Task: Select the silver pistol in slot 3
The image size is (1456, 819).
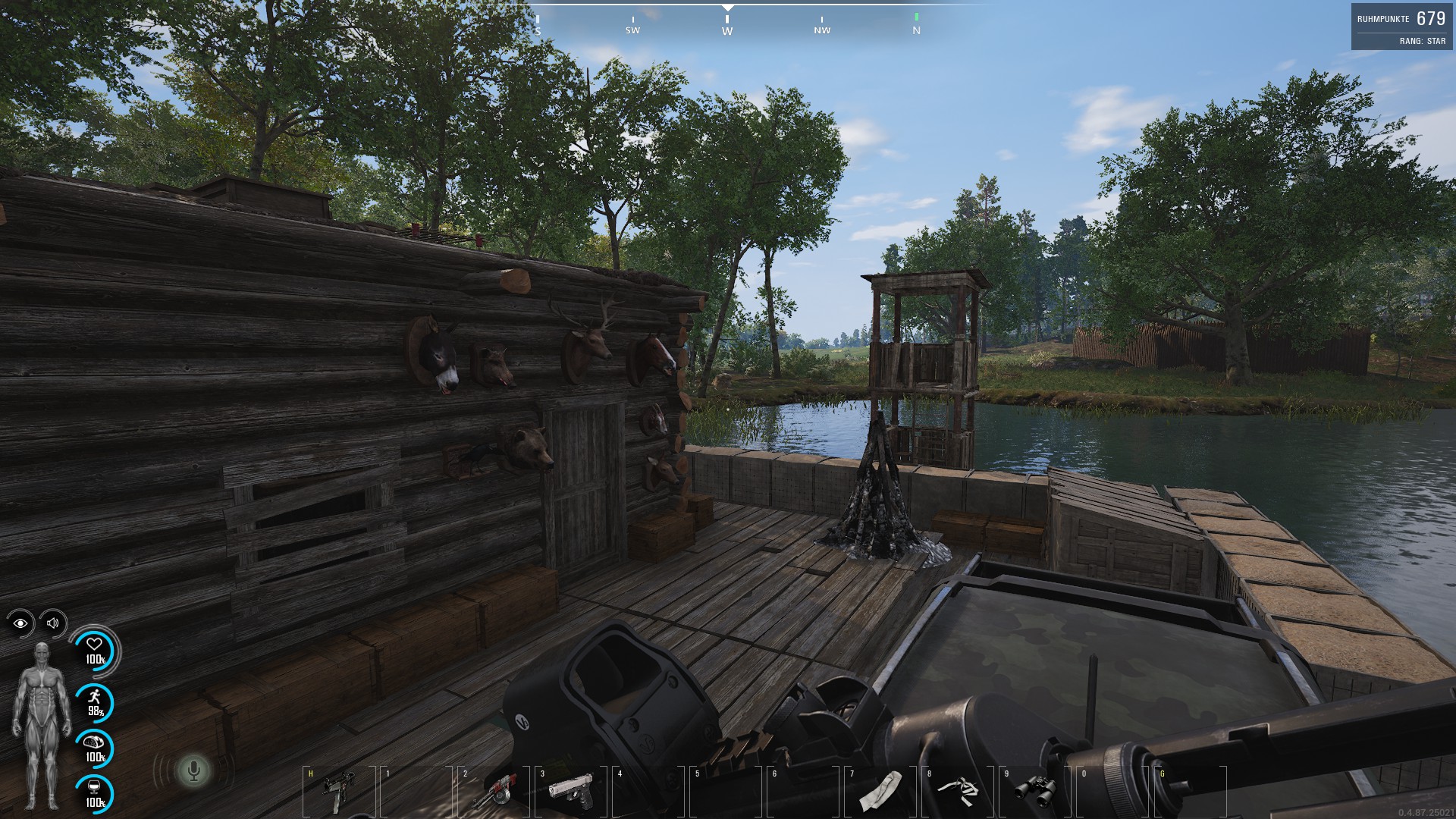Action: tap(570, 790)
